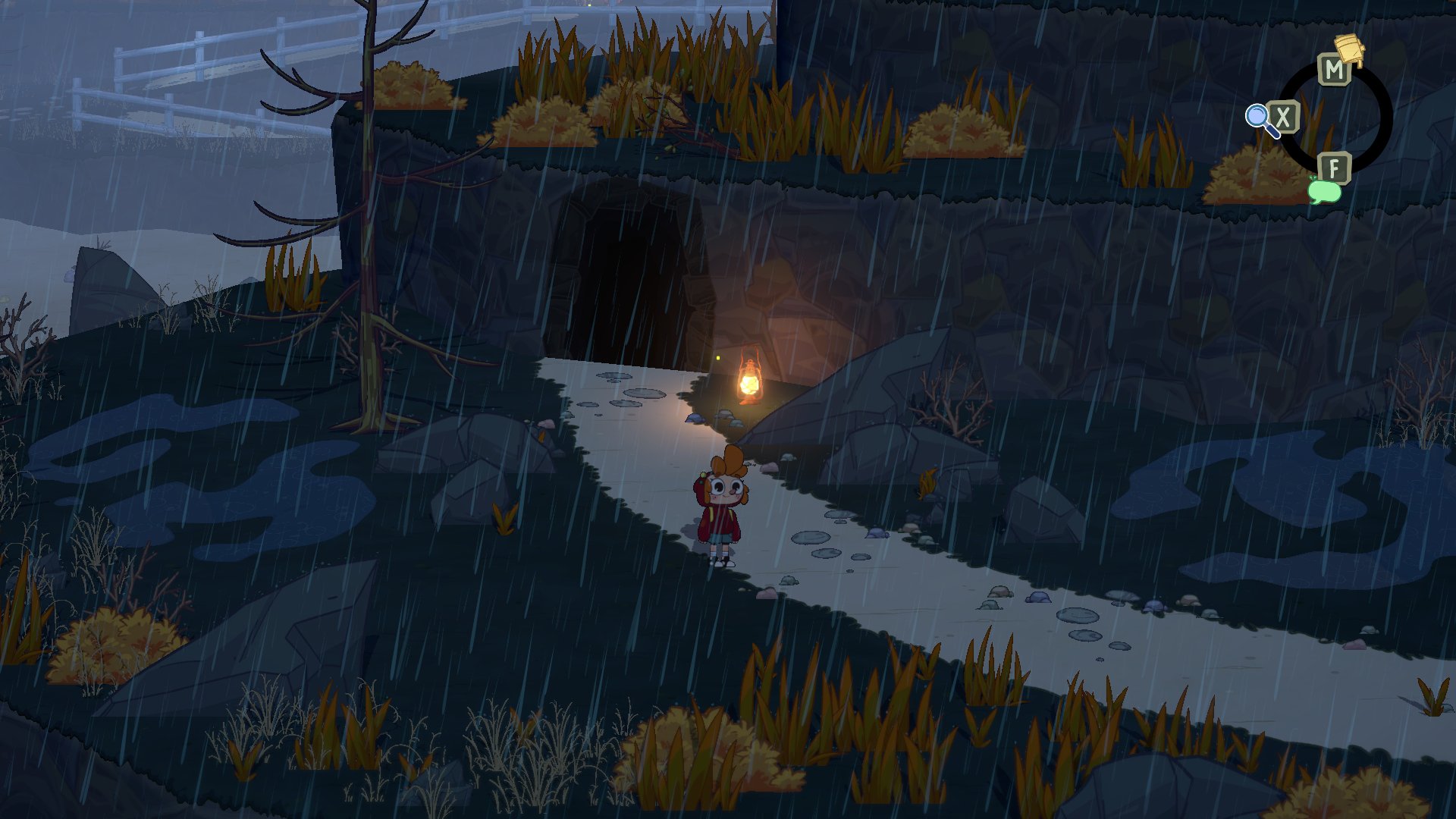Select the blue magnifying glass icon
Viewport: 1456px width, 819px height.
(x=1260, y=119)
